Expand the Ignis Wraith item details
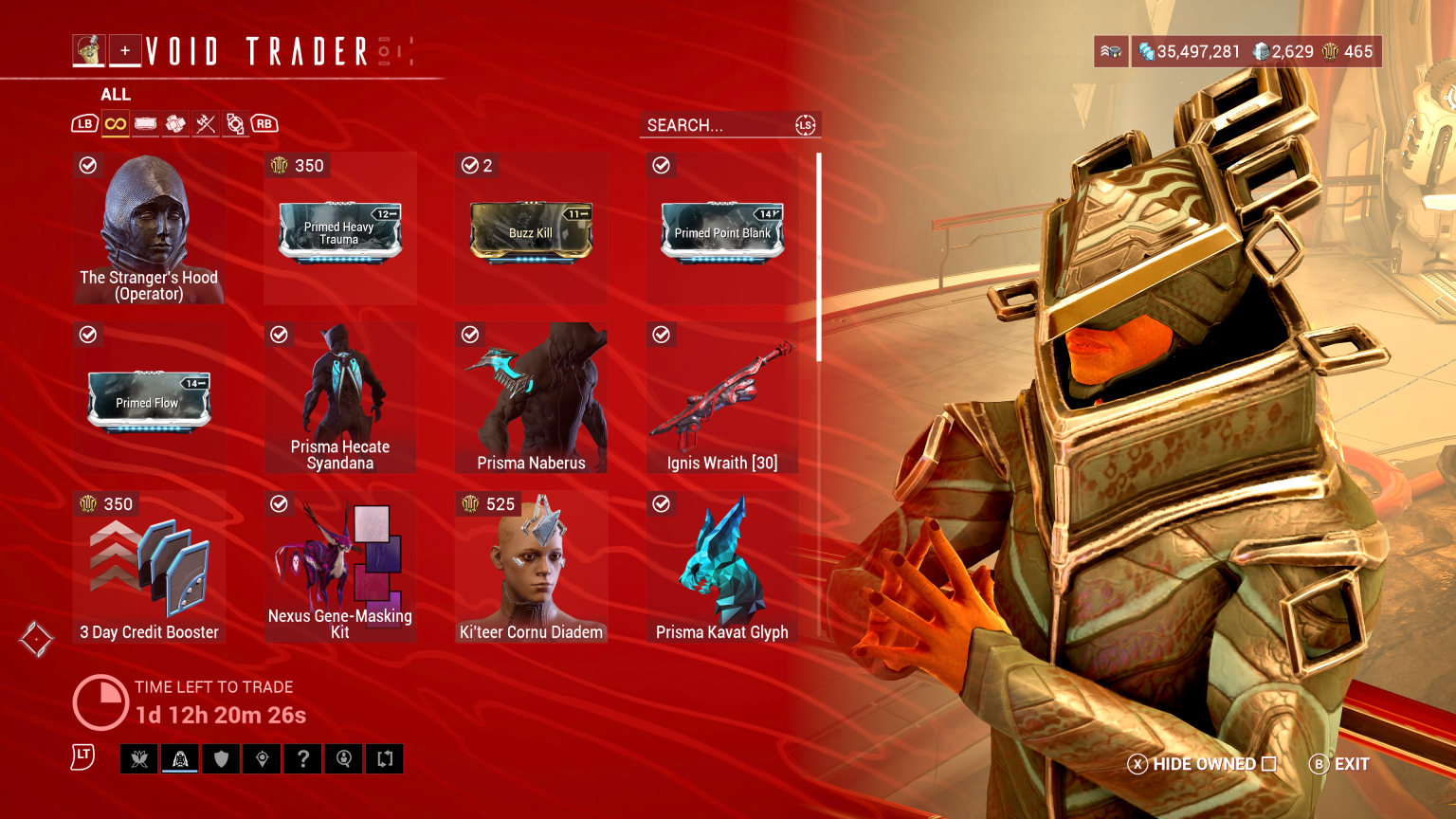1456x819 pixels. [721, 396]
